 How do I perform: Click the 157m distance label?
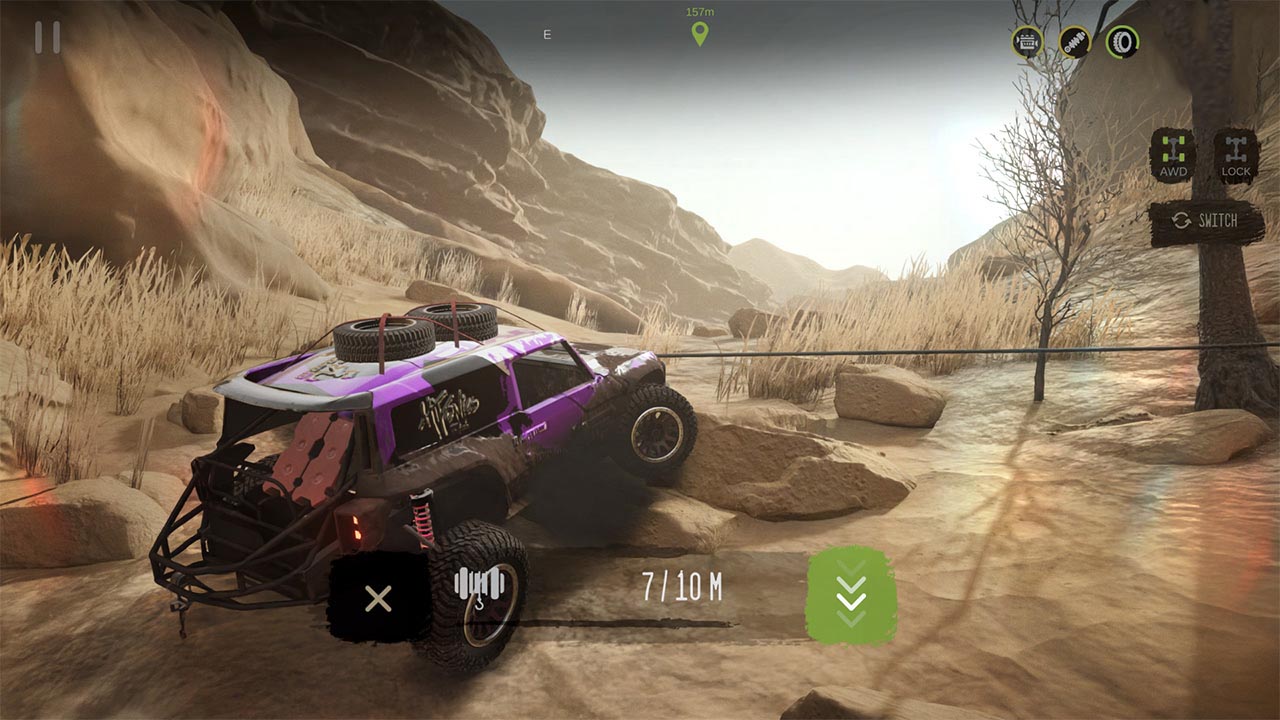coord(698,12)
